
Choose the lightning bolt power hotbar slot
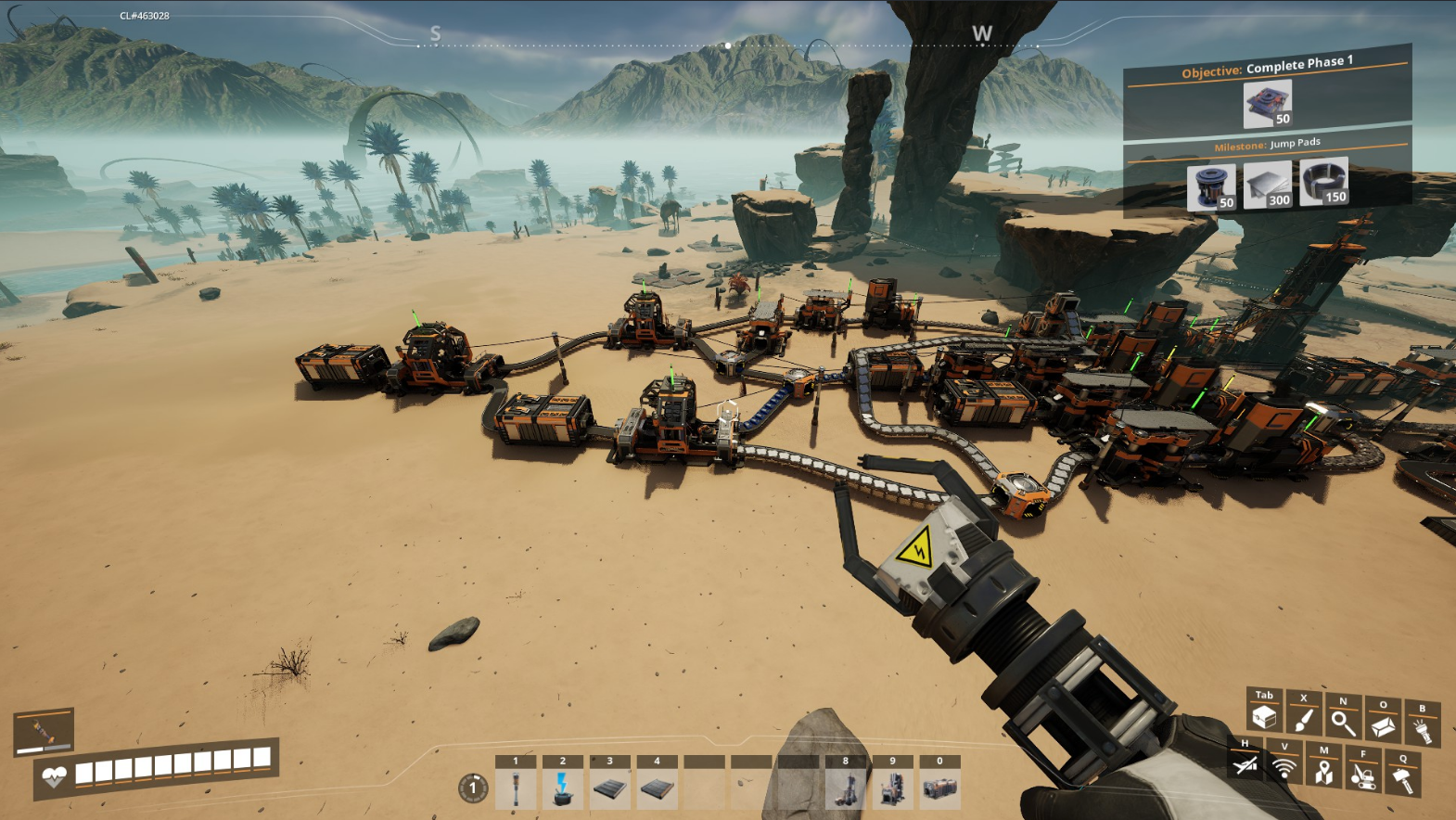(x=563, y=788)
